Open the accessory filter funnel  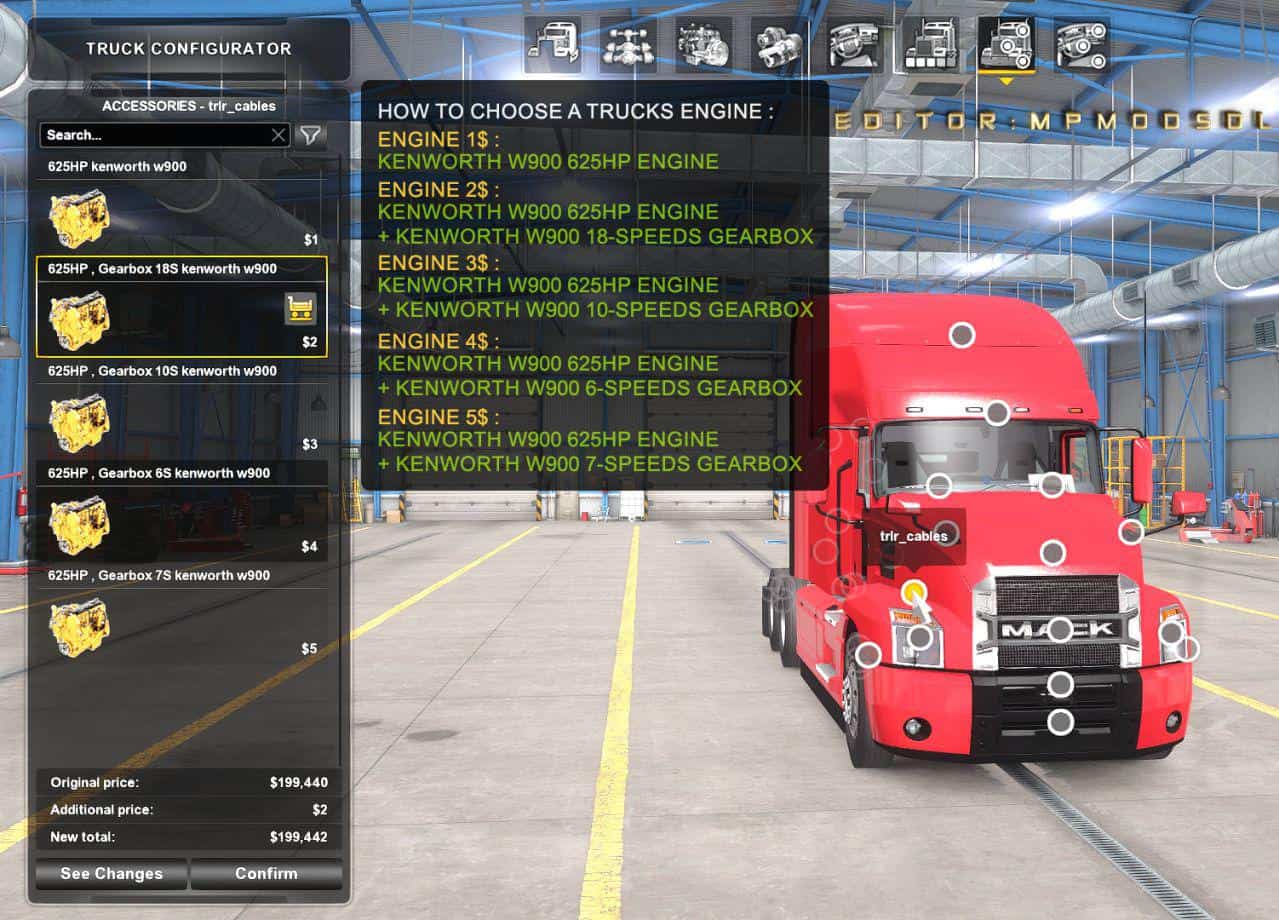pos(311,135)
